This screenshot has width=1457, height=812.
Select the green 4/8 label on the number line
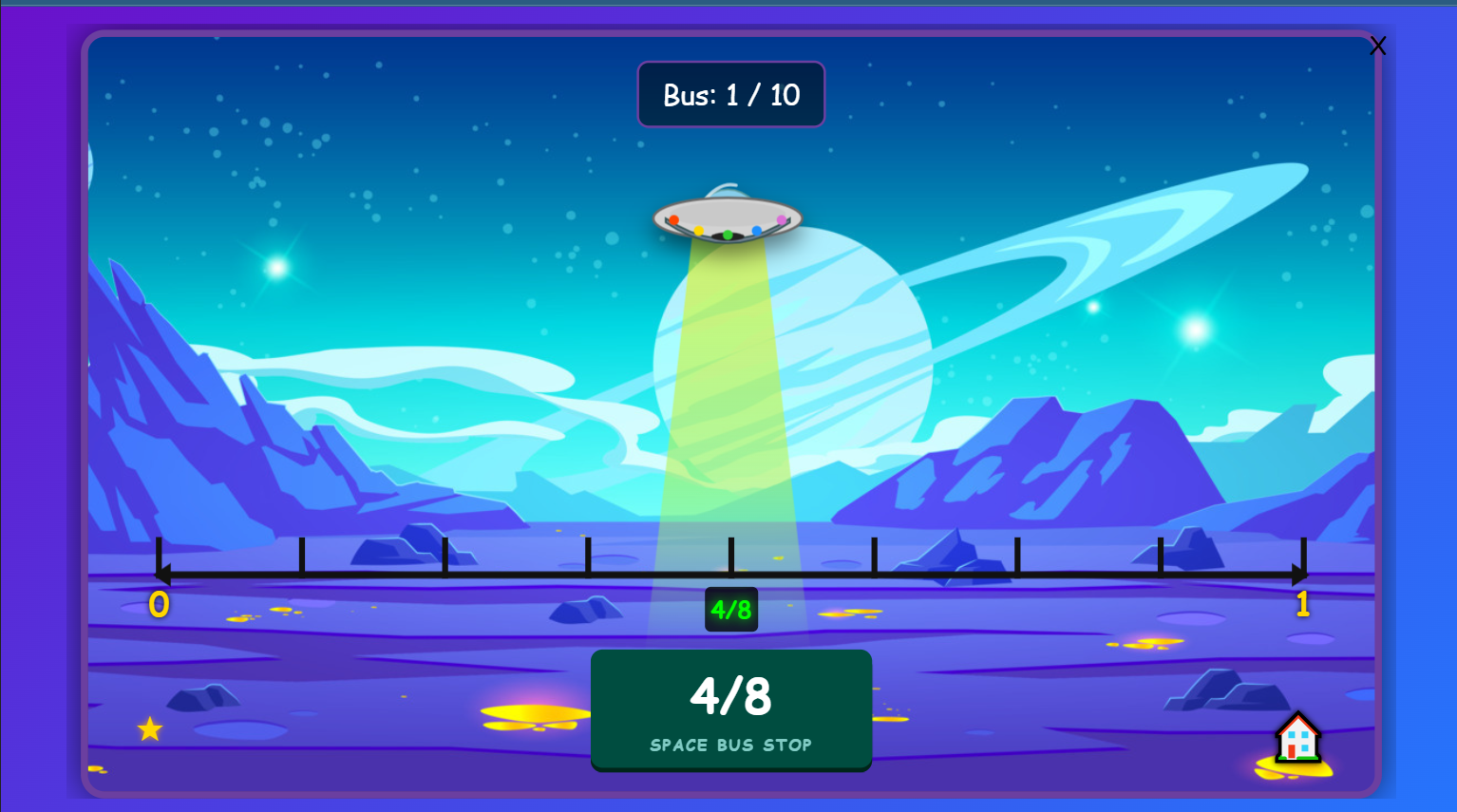click(x=730, y=610)
